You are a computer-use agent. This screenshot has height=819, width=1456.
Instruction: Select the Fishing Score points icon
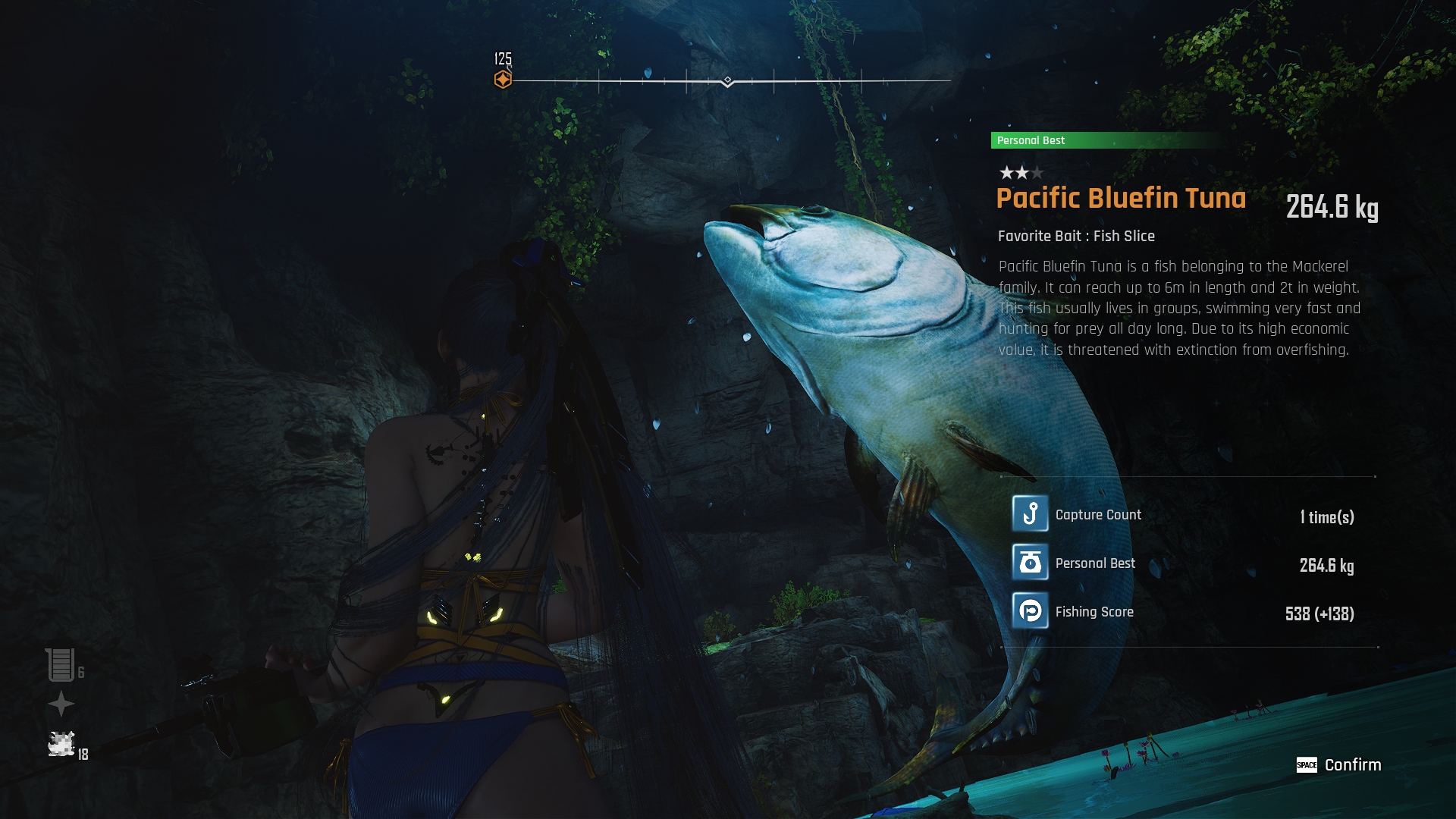point(1030,611)
